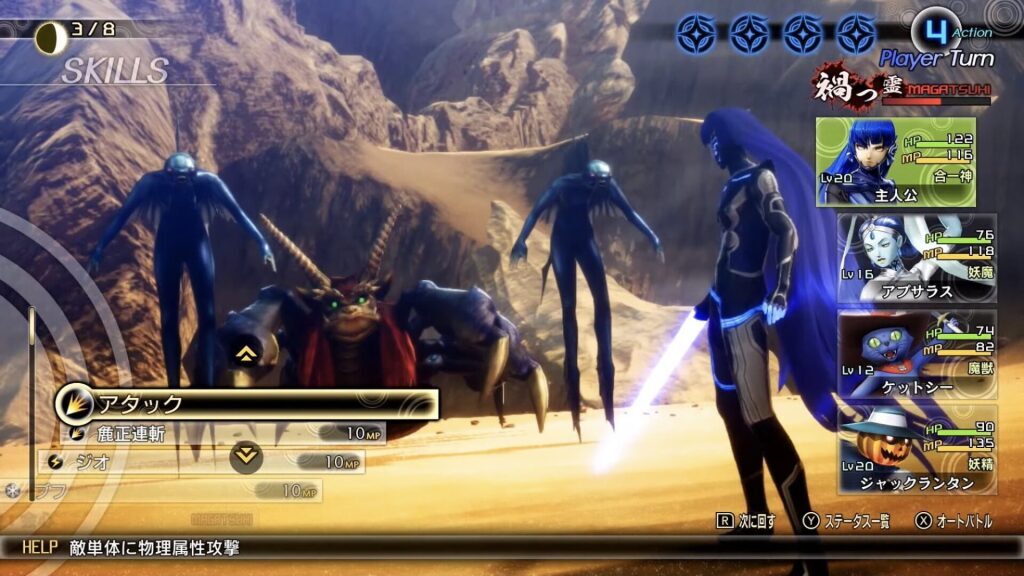Click the skill list scroll-down arrow
The width and height of the screenshot is (1024, 576).
pyautogui.click(x=245, y=458)
